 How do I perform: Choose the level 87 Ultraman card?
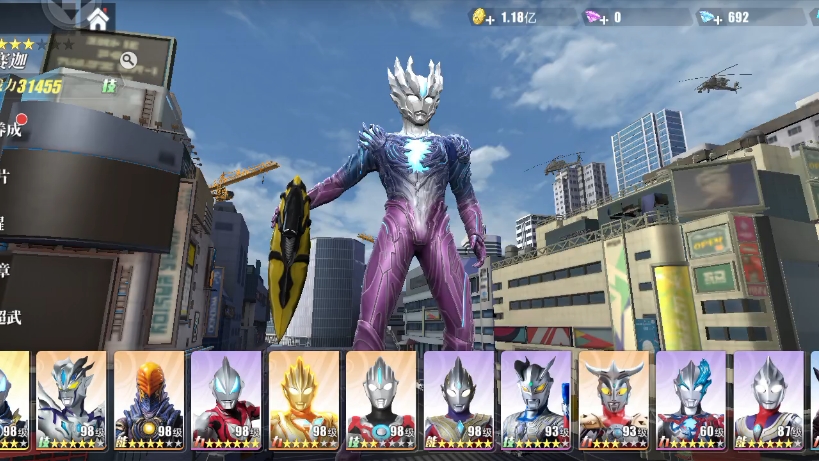pos(768,400)
